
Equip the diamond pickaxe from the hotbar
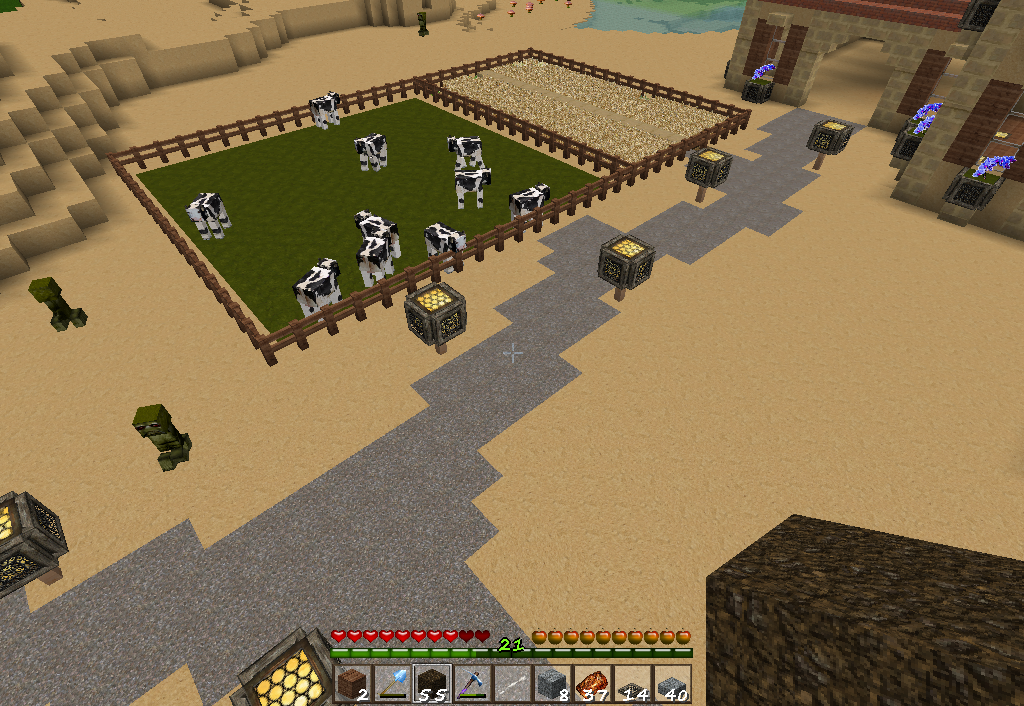coord(472,685)
